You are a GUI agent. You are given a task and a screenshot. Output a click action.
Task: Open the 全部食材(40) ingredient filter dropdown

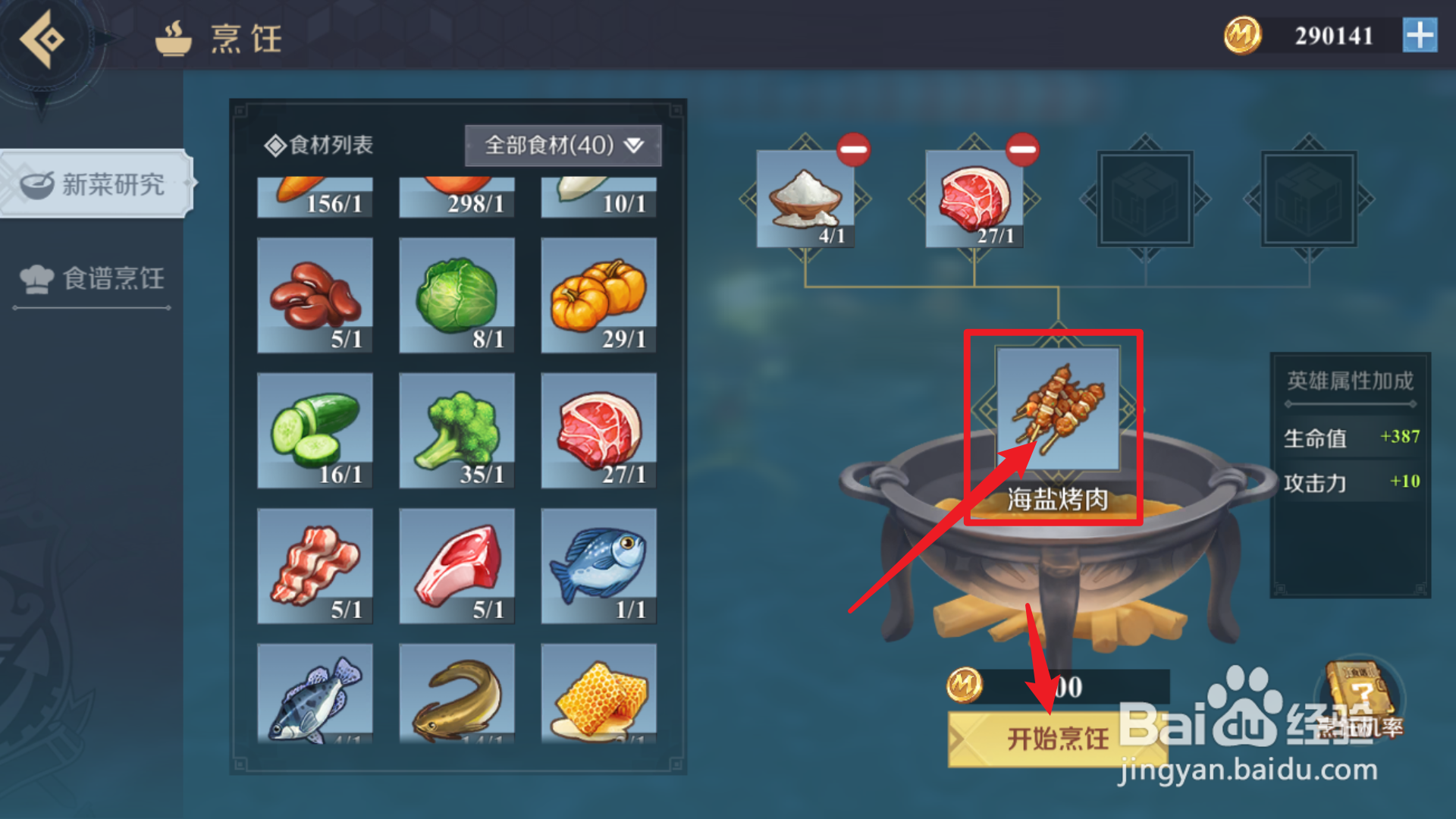pos(563,144)
